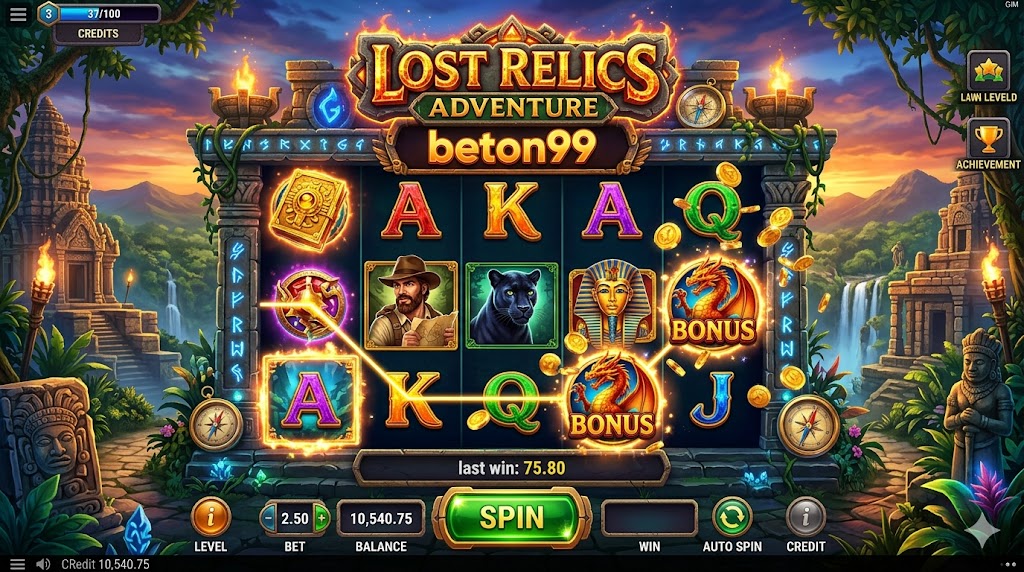Screen dimensions: 1024x572
Task: Open the hamburger menu at top left
Action: click(x=19, y=15)
